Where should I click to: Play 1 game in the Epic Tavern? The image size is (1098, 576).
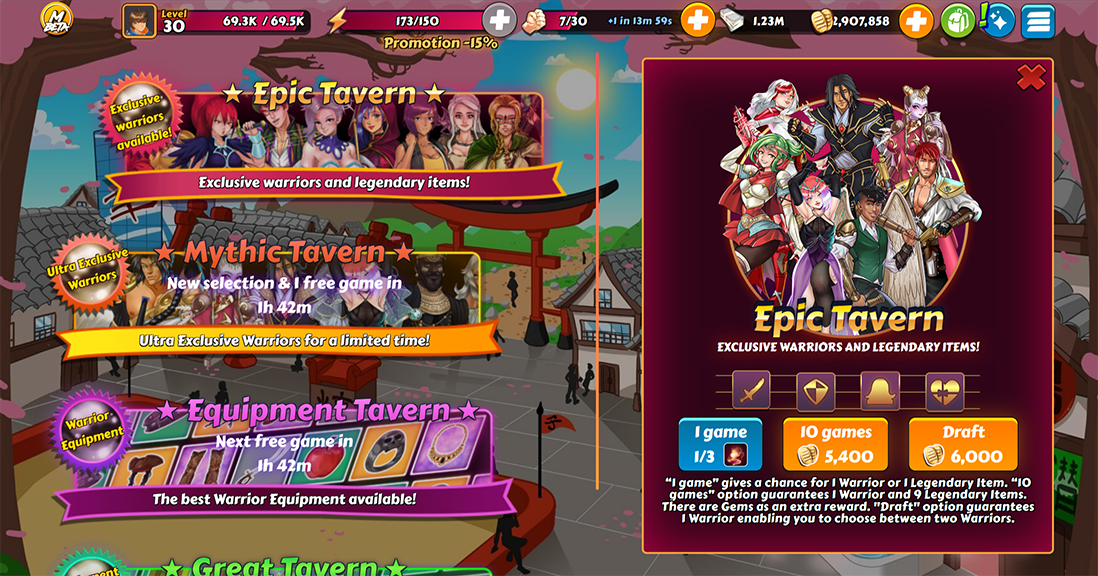point(719,444)
